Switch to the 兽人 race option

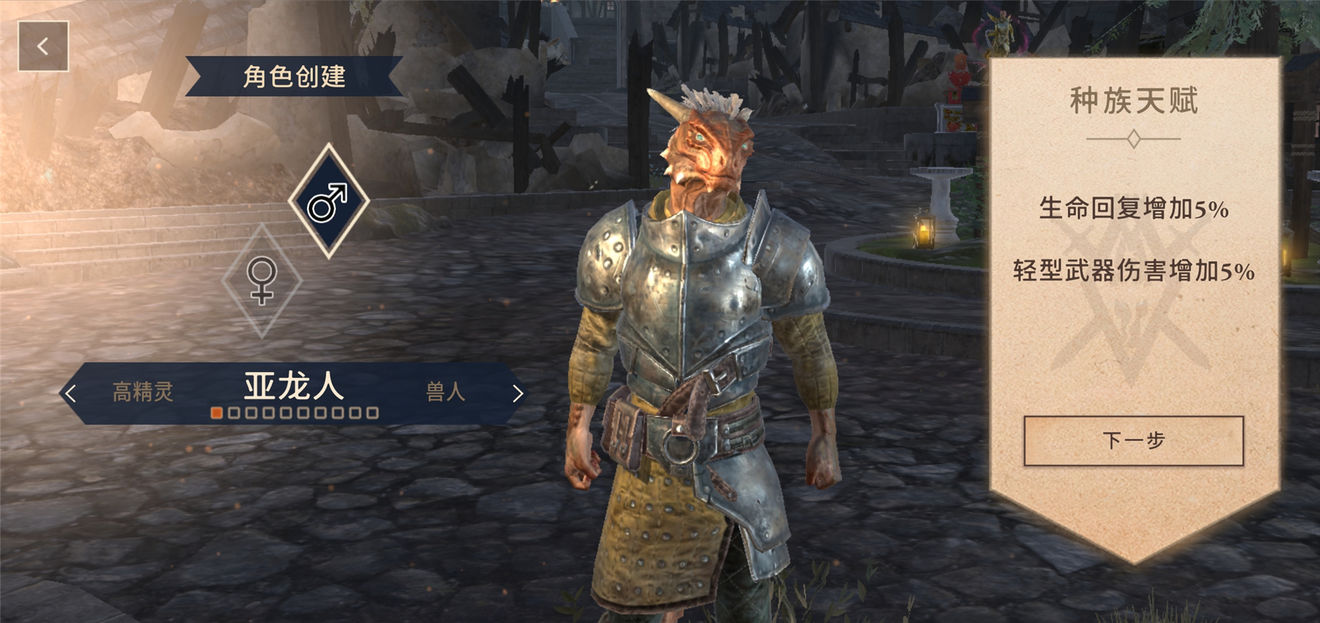pos(446,392)
